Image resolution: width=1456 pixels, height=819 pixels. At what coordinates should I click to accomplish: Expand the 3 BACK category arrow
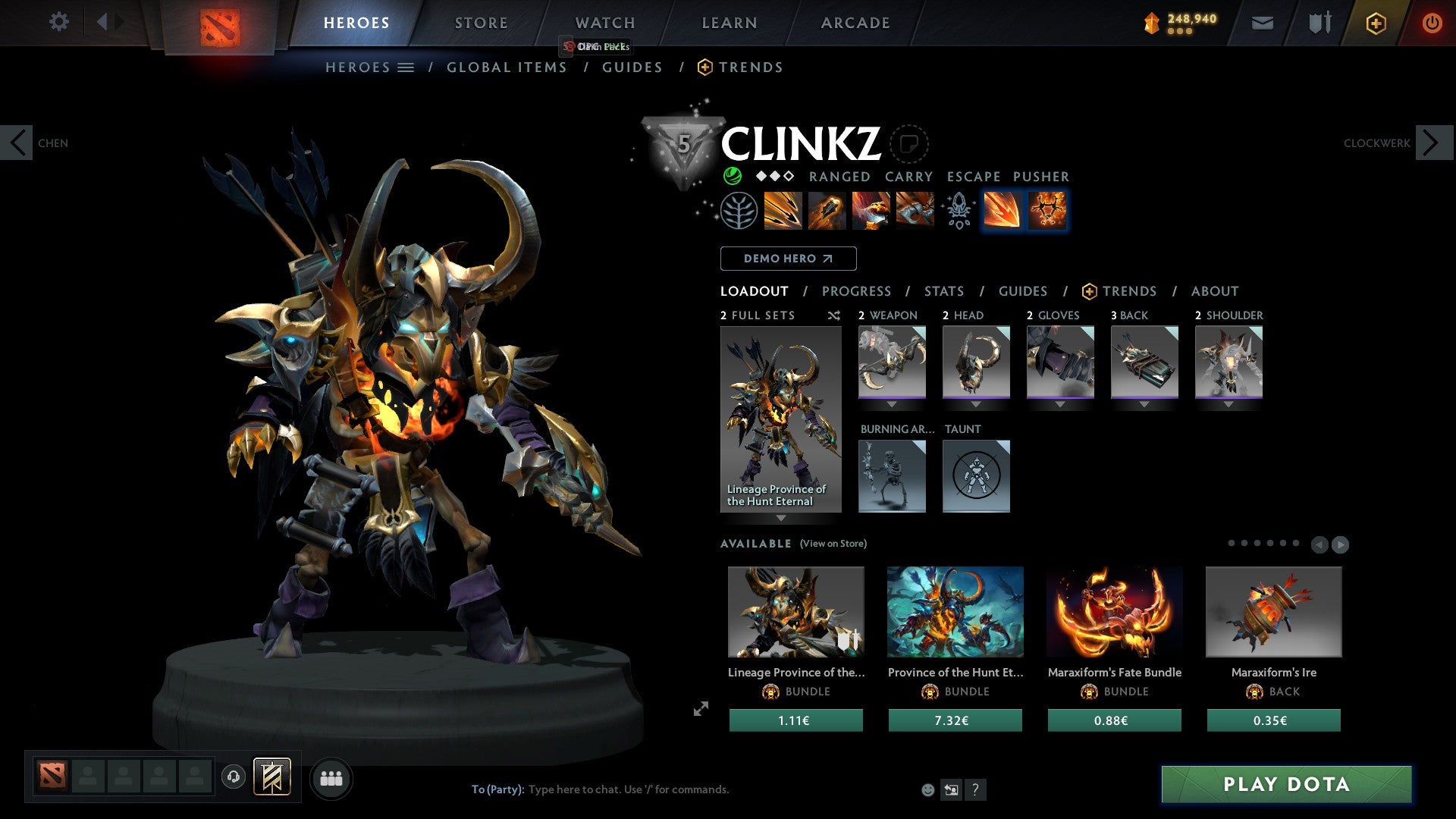[x=1145, y=404]
